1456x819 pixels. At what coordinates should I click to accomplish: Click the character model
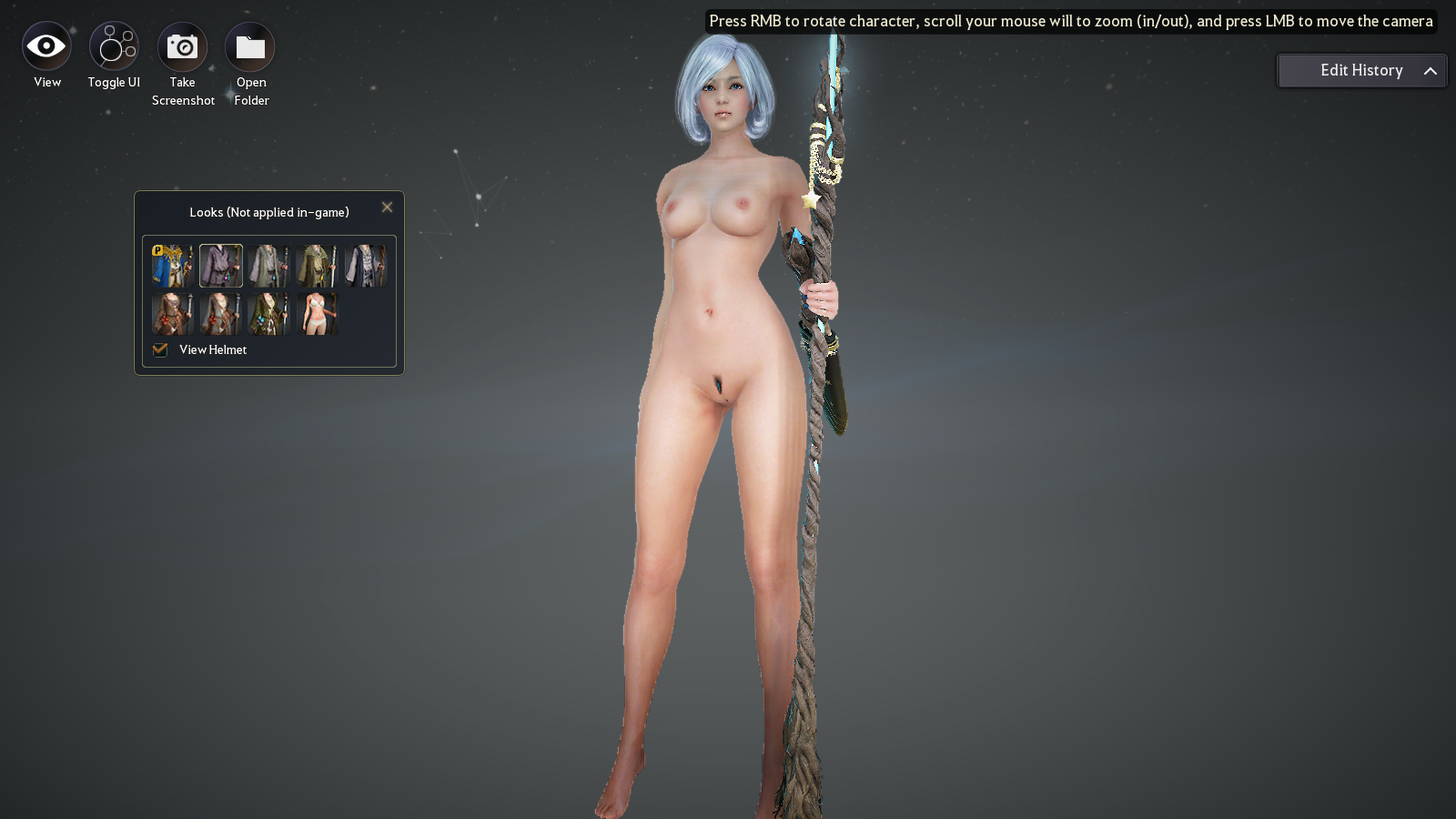pyautogui.click(x=719, y=364)
